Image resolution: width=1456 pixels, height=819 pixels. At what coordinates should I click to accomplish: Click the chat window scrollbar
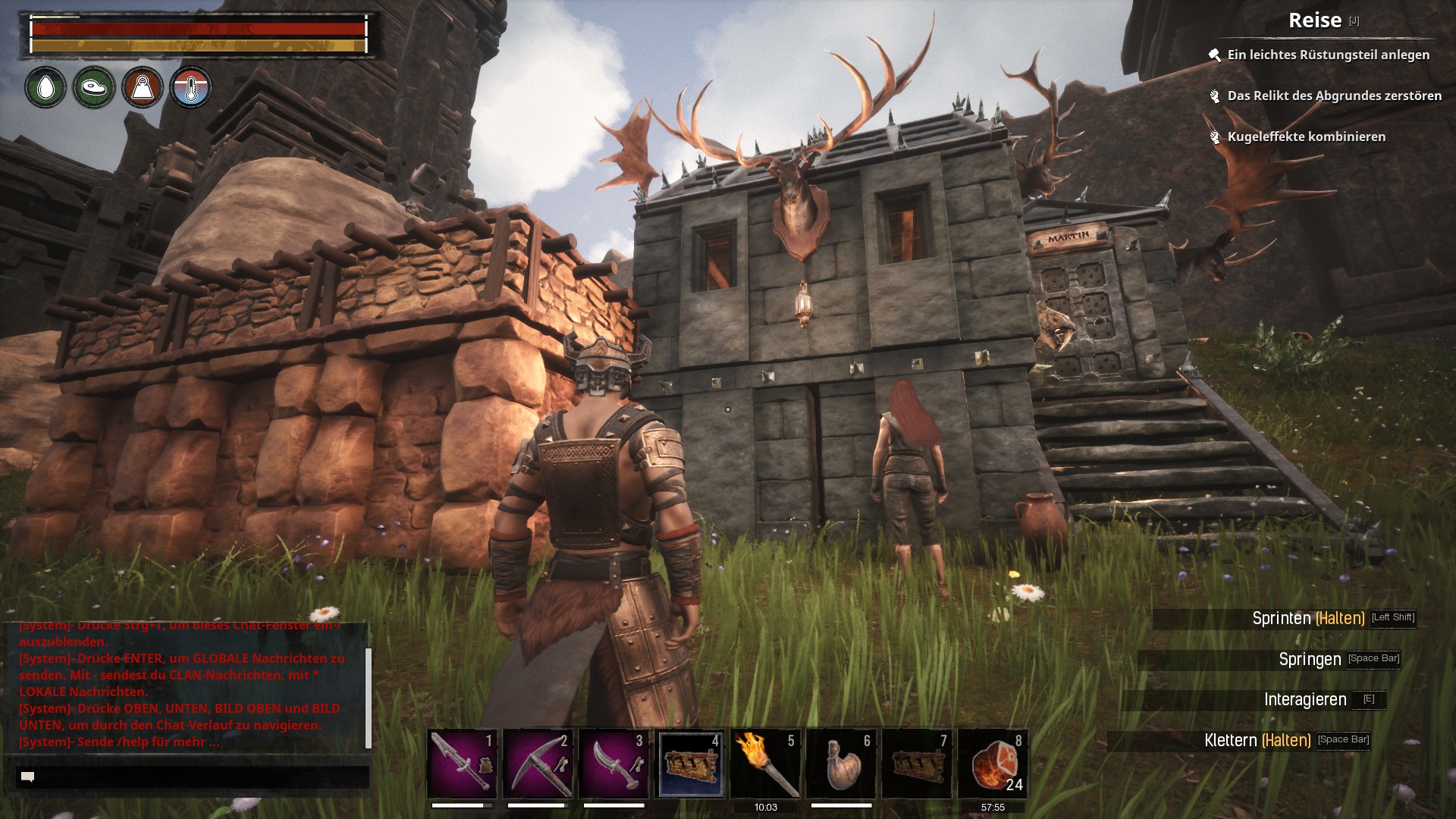point(369,698)
